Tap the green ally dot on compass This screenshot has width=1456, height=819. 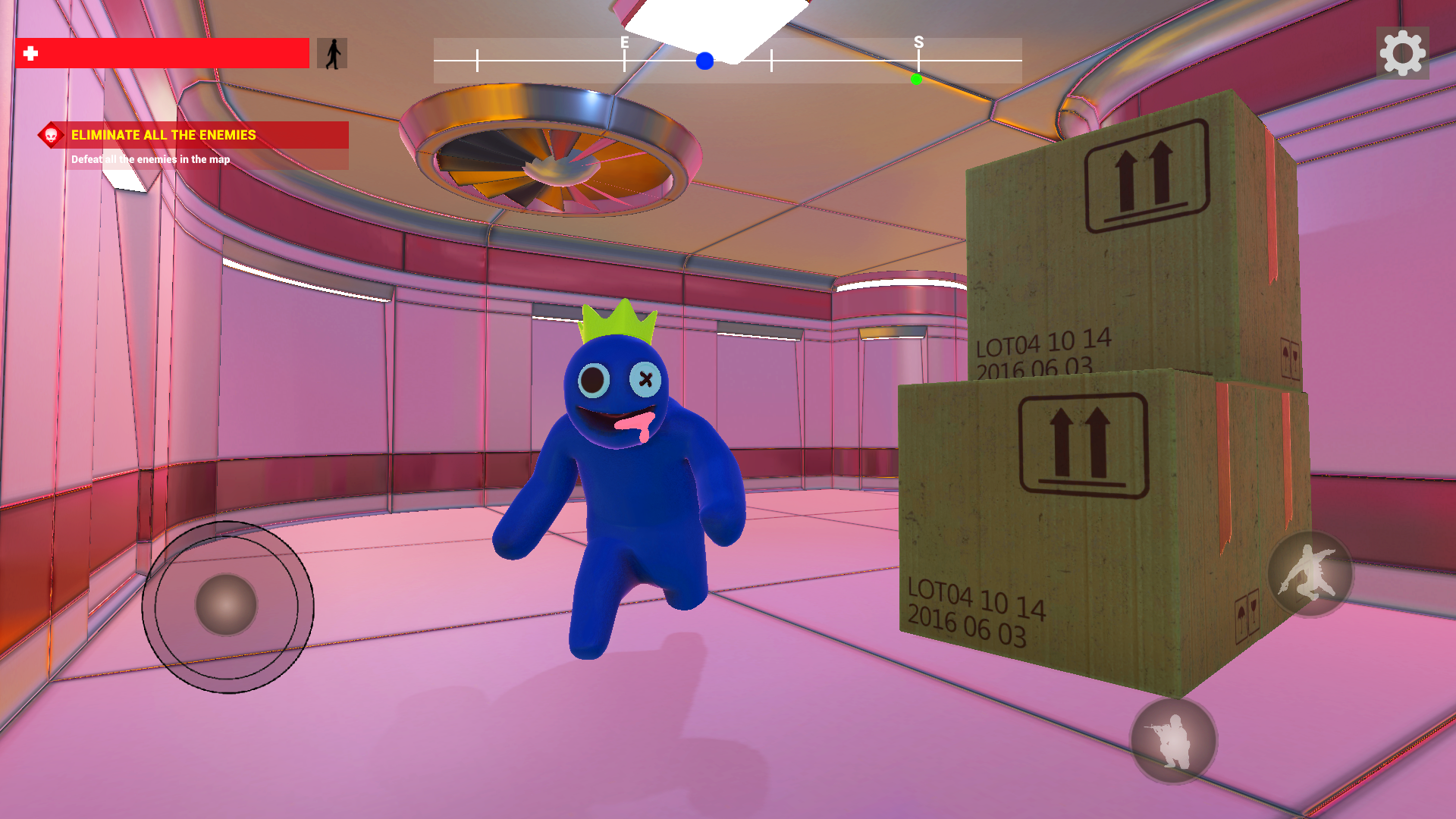(916, 78)
